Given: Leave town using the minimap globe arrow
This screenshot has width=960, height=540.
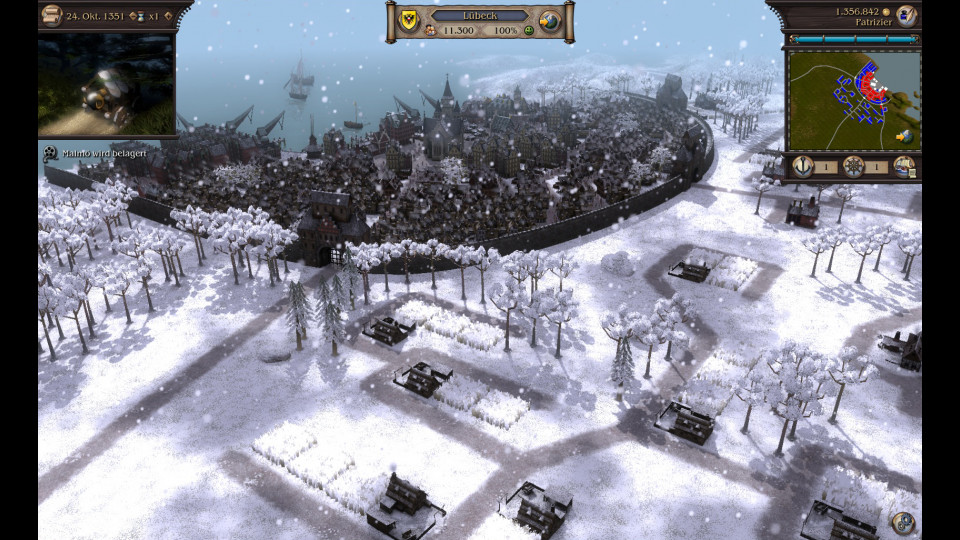Looking at the screenshot, I should pyautogui.click(x=905, y=136).
